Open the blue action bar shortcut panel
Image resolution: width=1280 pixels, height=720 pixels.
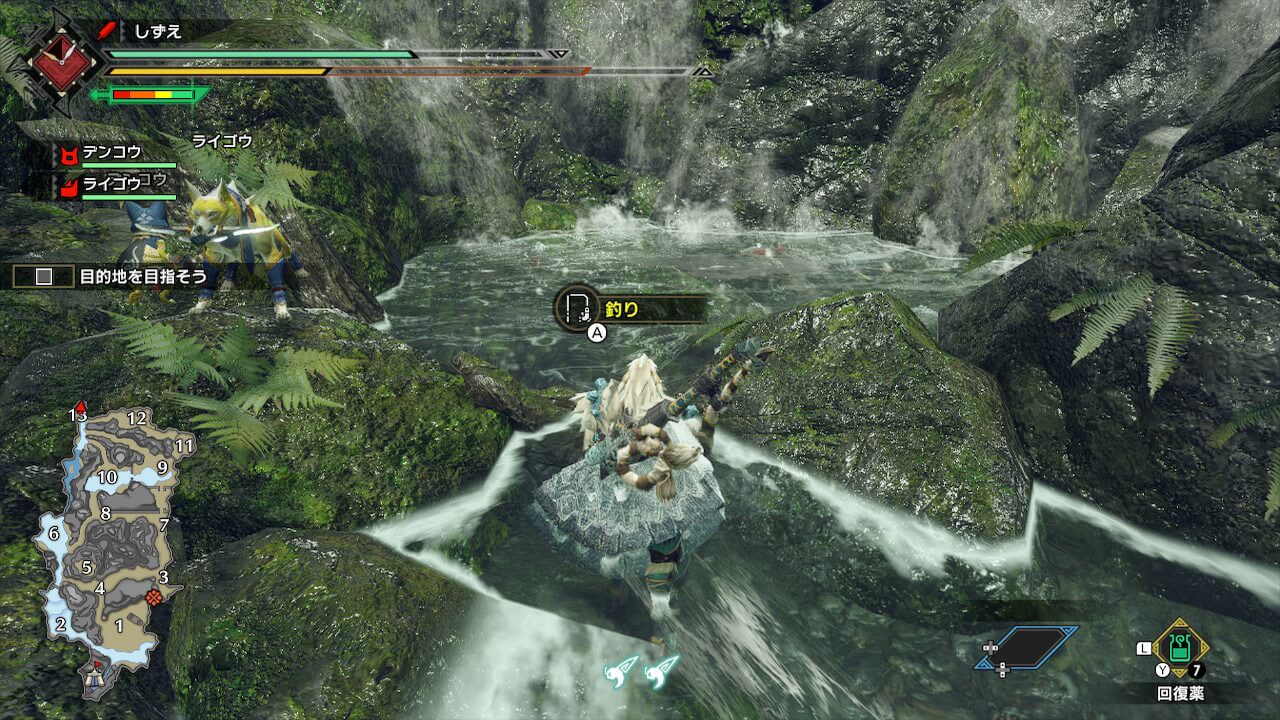click(x=1030, y=647)
